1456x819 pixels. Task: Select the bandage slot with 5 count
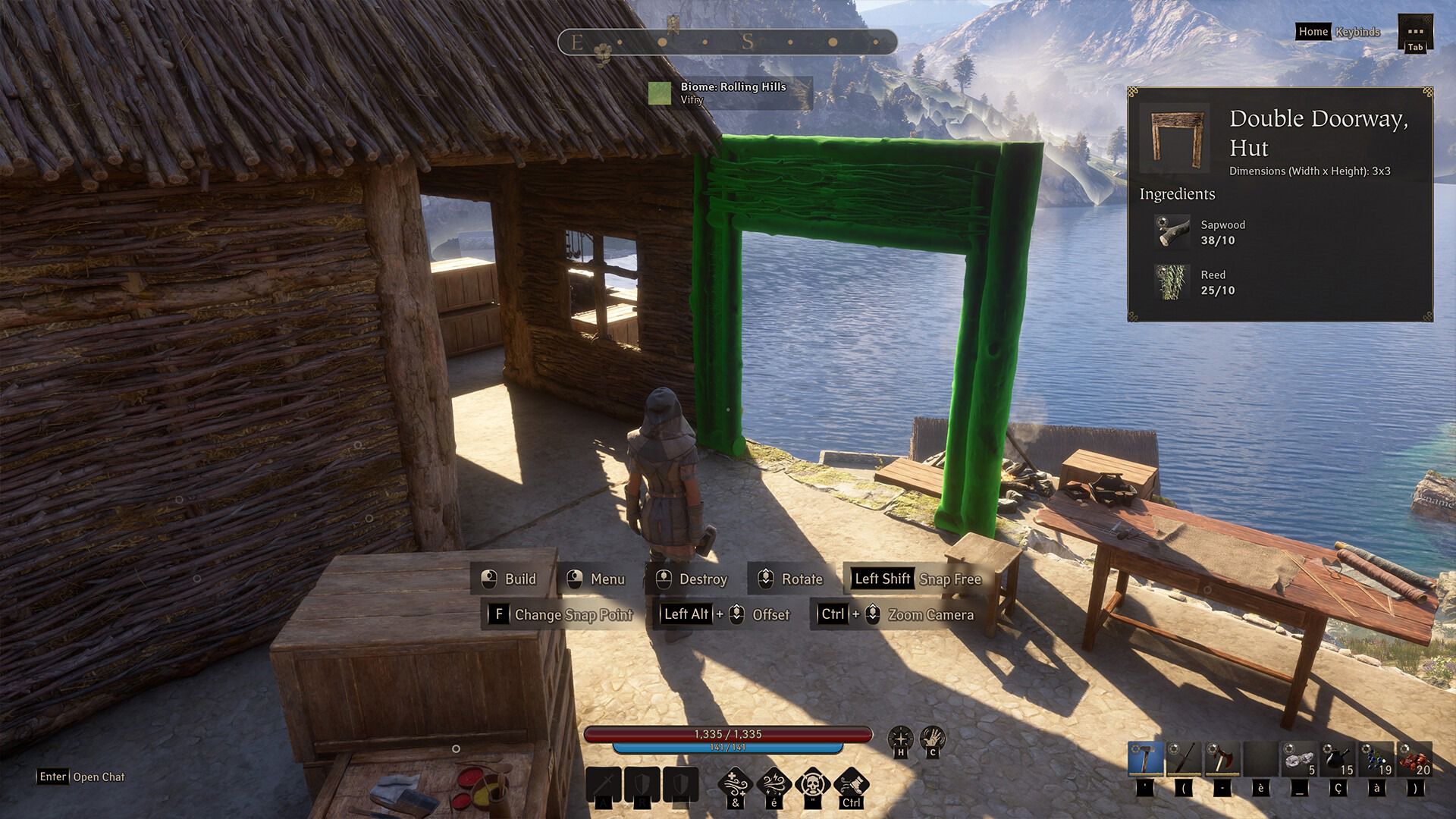tap(1299, 758)
